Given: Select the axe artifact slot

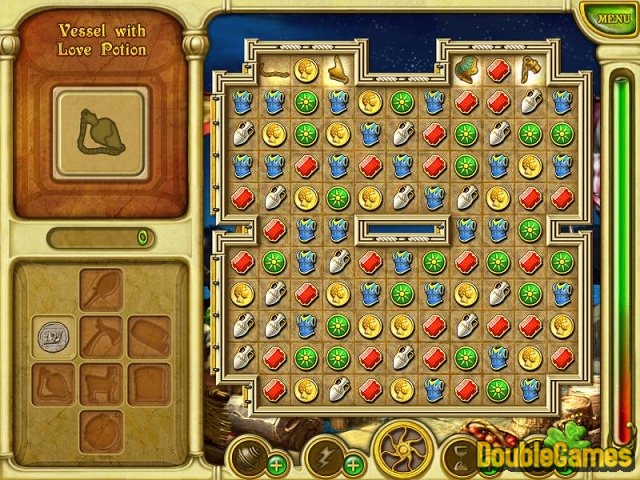Looking at the screenshot, I should [x=101, y=337].
